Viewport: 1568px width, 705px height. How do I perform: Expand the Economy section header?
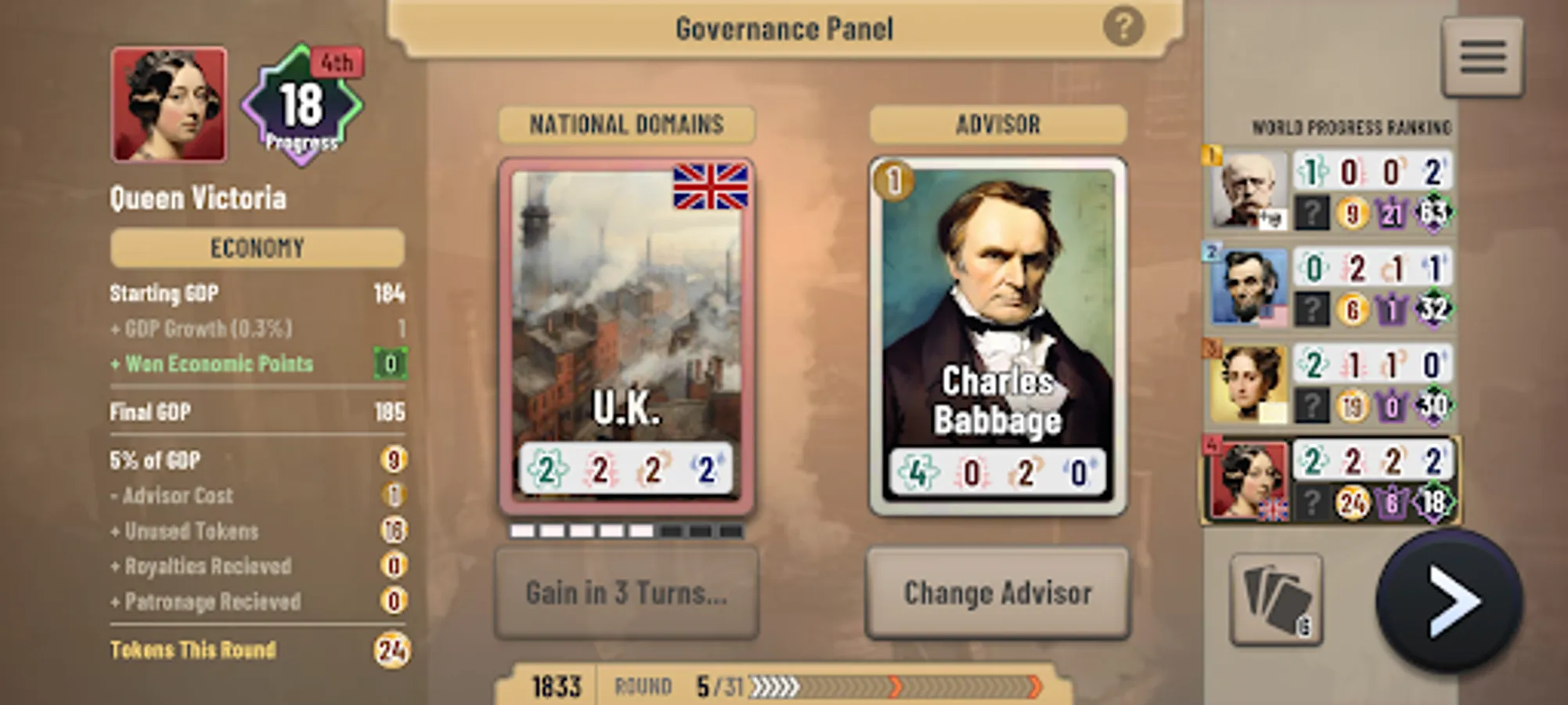pos(256,249)
